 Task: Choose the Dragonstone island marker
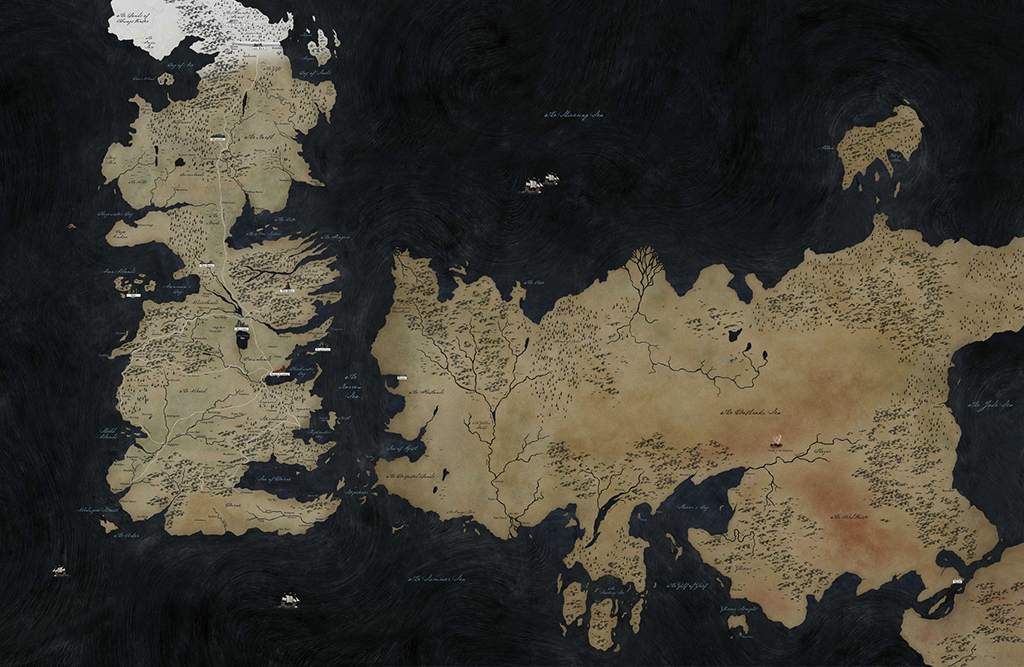pos(322,348)
